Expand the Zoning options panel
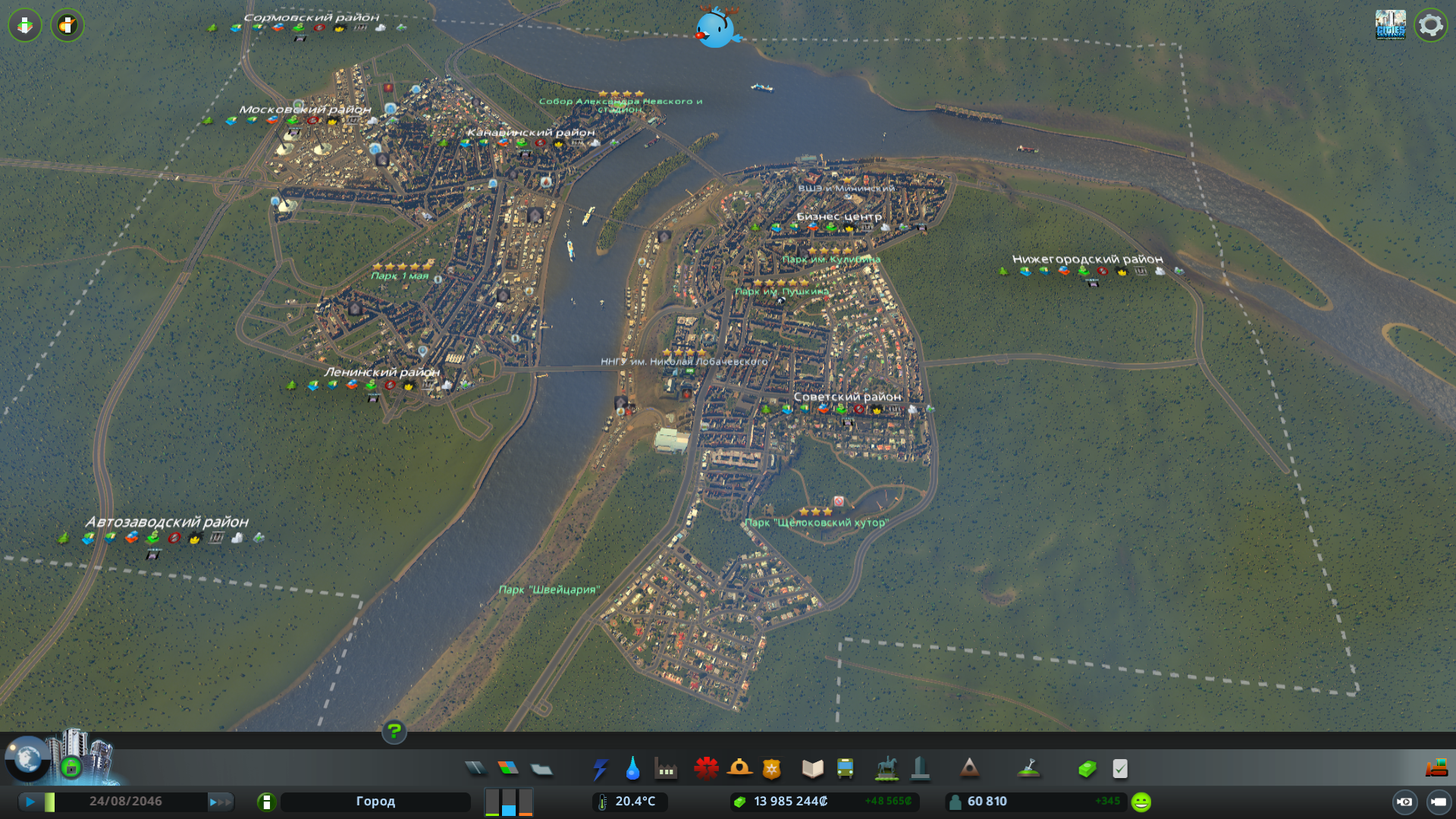This screenshot has width=1456, height=819. [509, 768]
